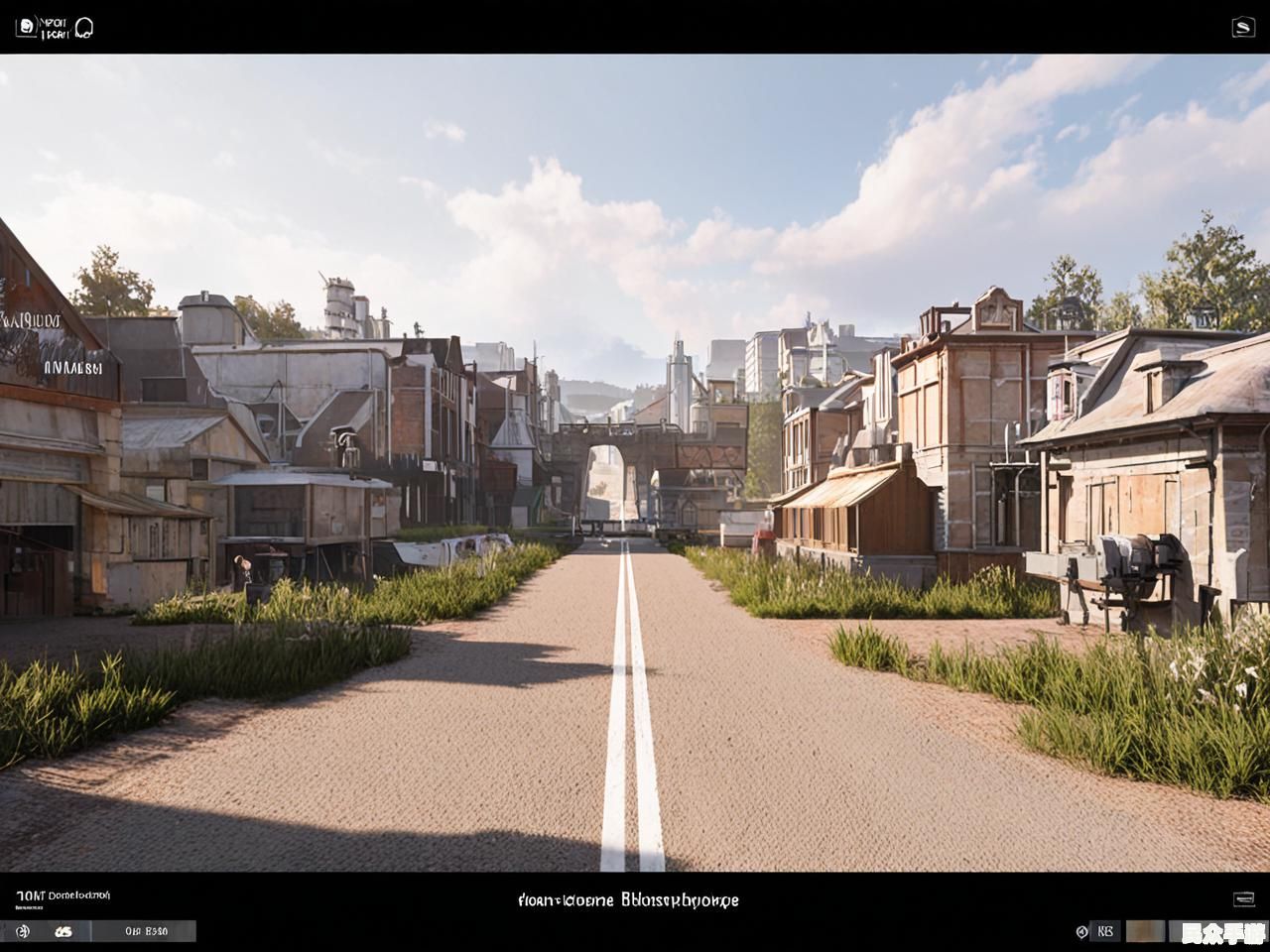Select the headset icon in the top bar
The width and height of the screenshot is (1270, 952).
point(83,27)
